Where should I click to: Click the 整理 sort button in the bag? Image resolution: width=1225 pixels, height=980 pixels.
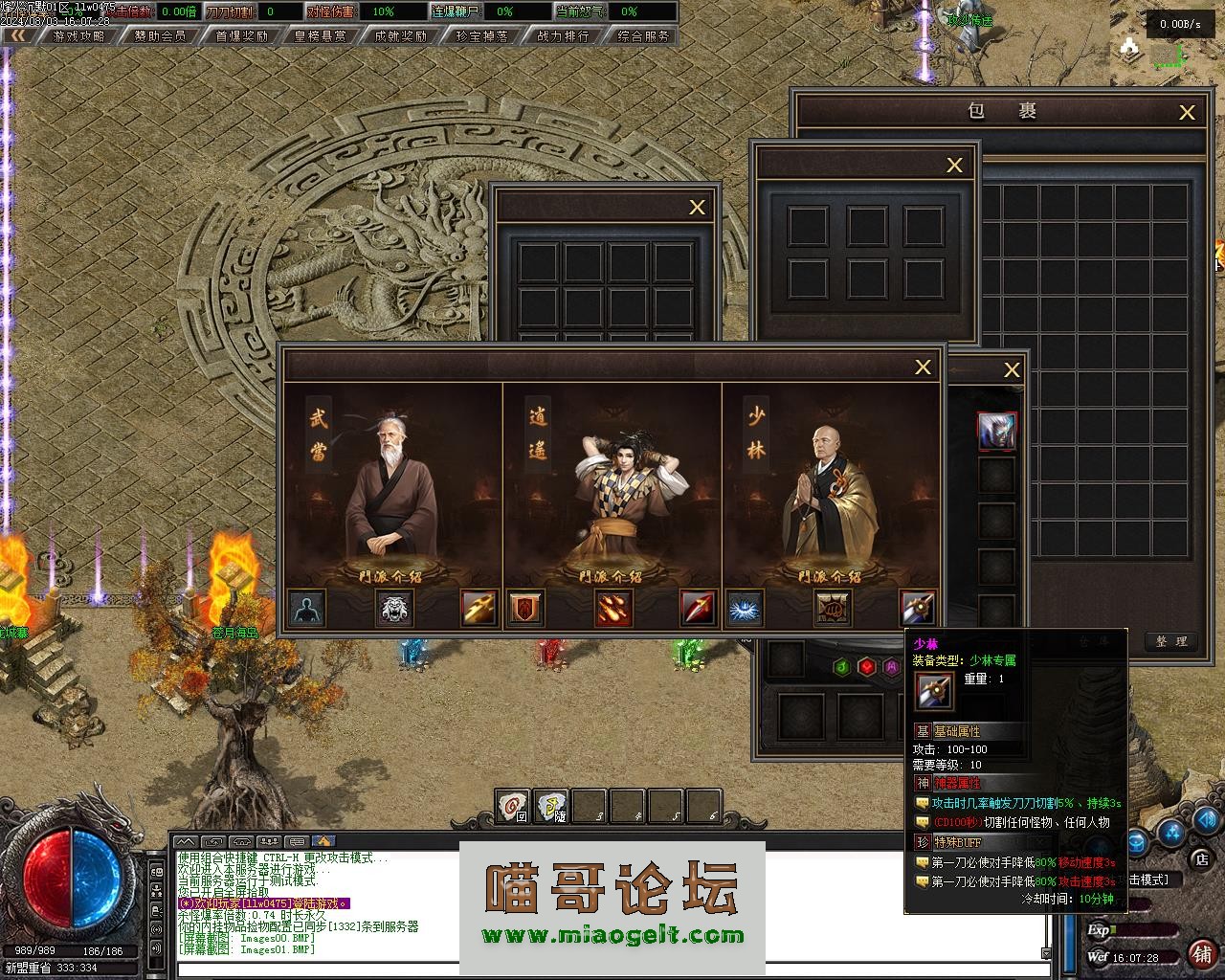1170,642
